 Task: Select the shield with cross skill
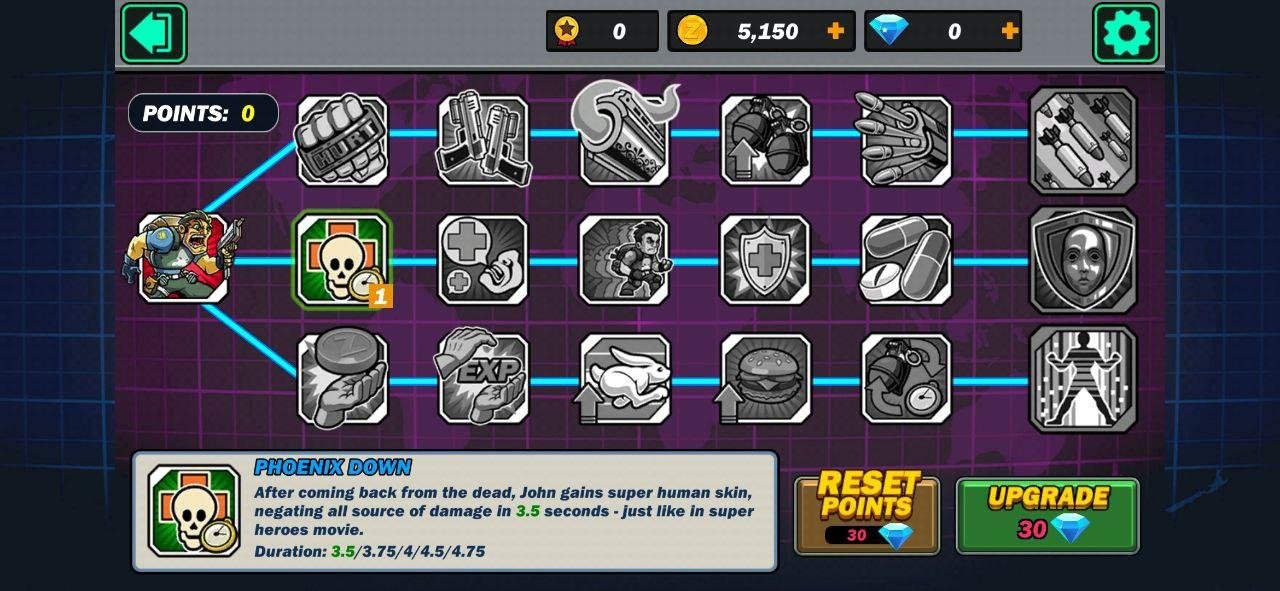point(766,260)
